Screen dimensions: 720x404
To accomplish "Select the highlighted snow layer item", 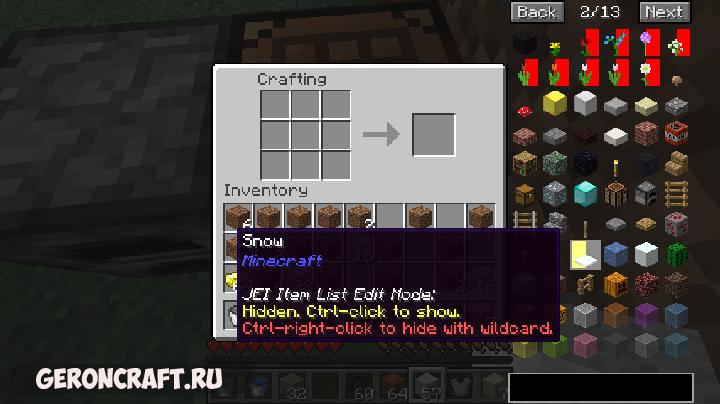I will (587, 254).
